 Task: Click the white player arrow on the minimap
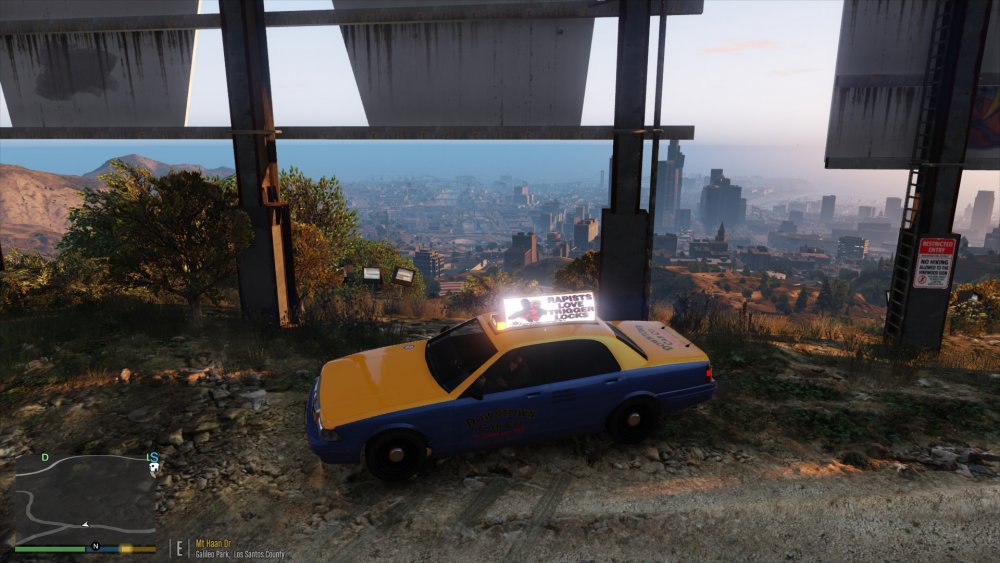[86, 524]
